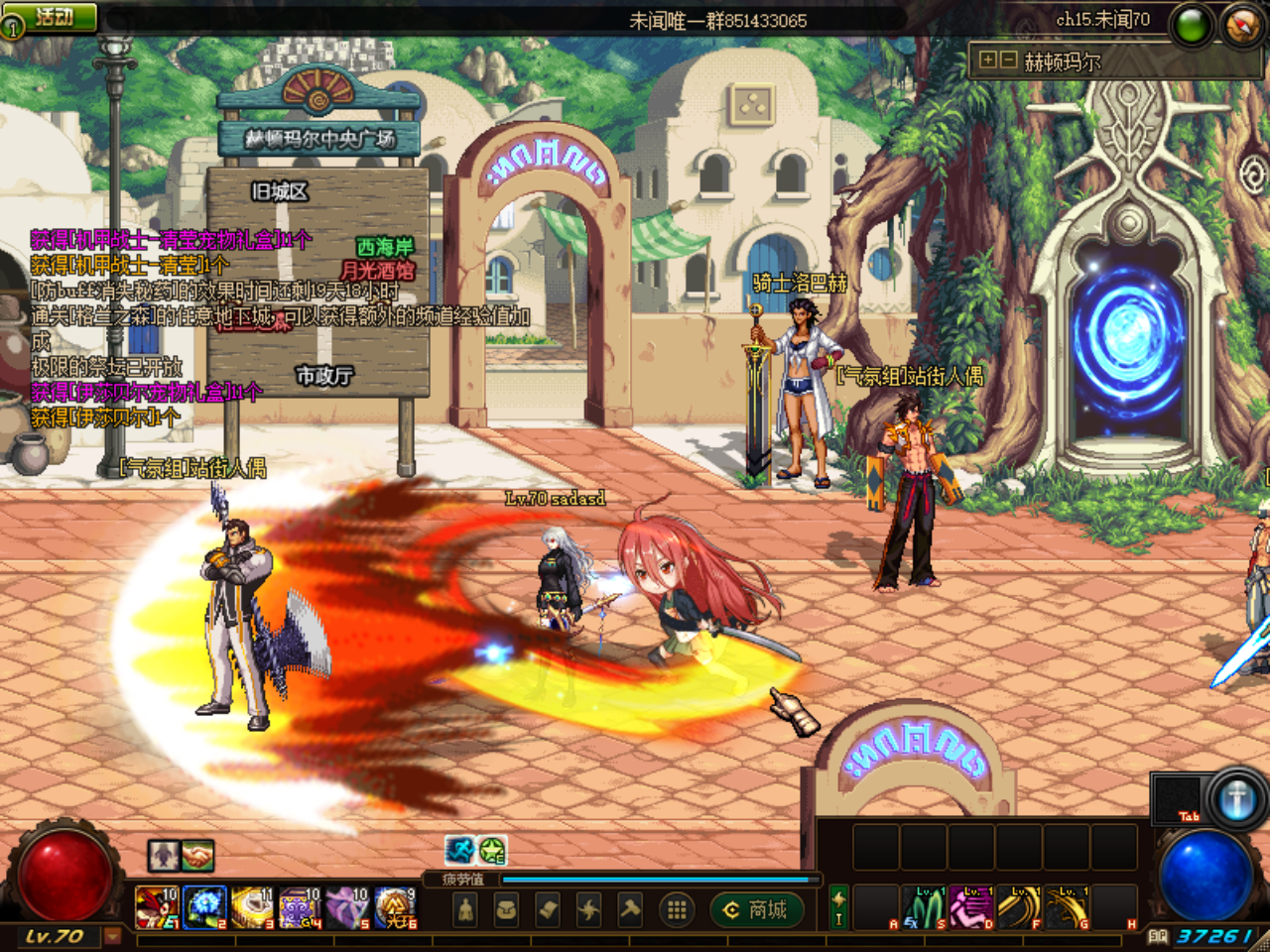
Task: Activate the blue orb skill in slot 2
Action: coord(205,907)
